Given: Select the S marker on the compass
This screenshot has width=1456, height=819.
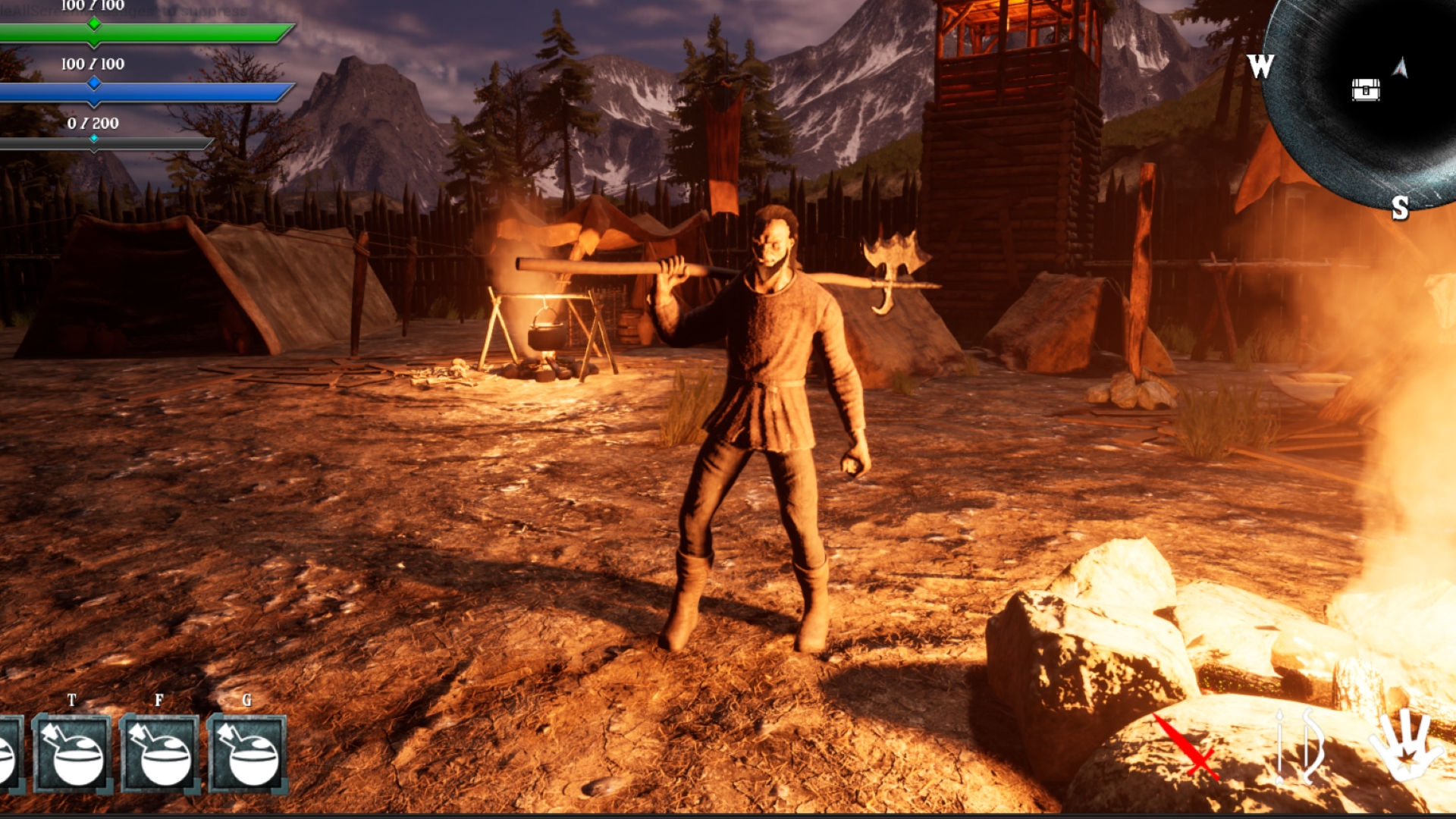Looking at the screenshot, I should coord(1401,207).
